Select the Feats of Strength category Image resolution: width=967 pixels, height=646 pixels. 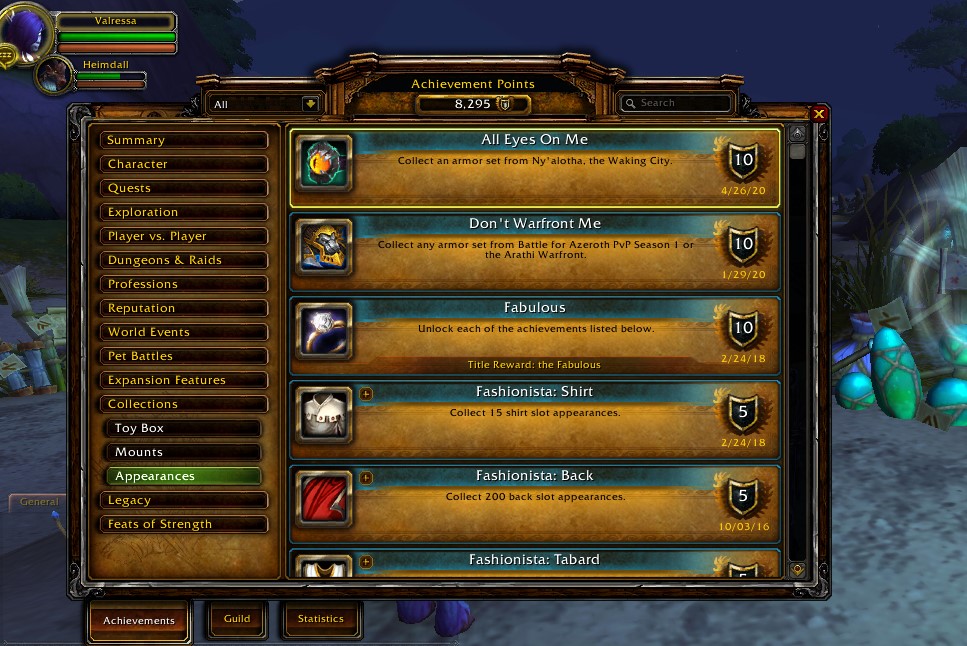[x=183, y=524]
